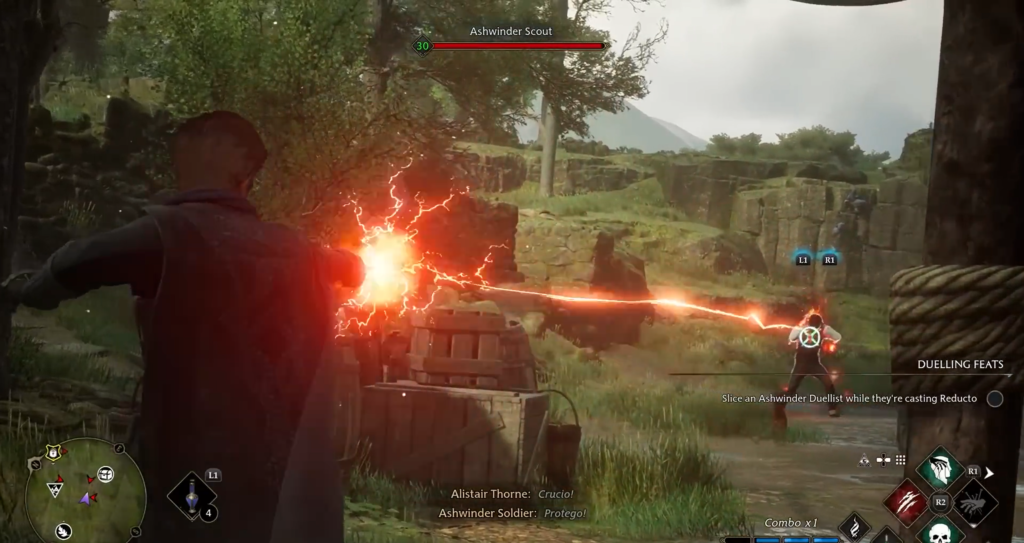Toggle the Reducto duelling feat circle
1024x543 pixels.
(x=994, y=398)
